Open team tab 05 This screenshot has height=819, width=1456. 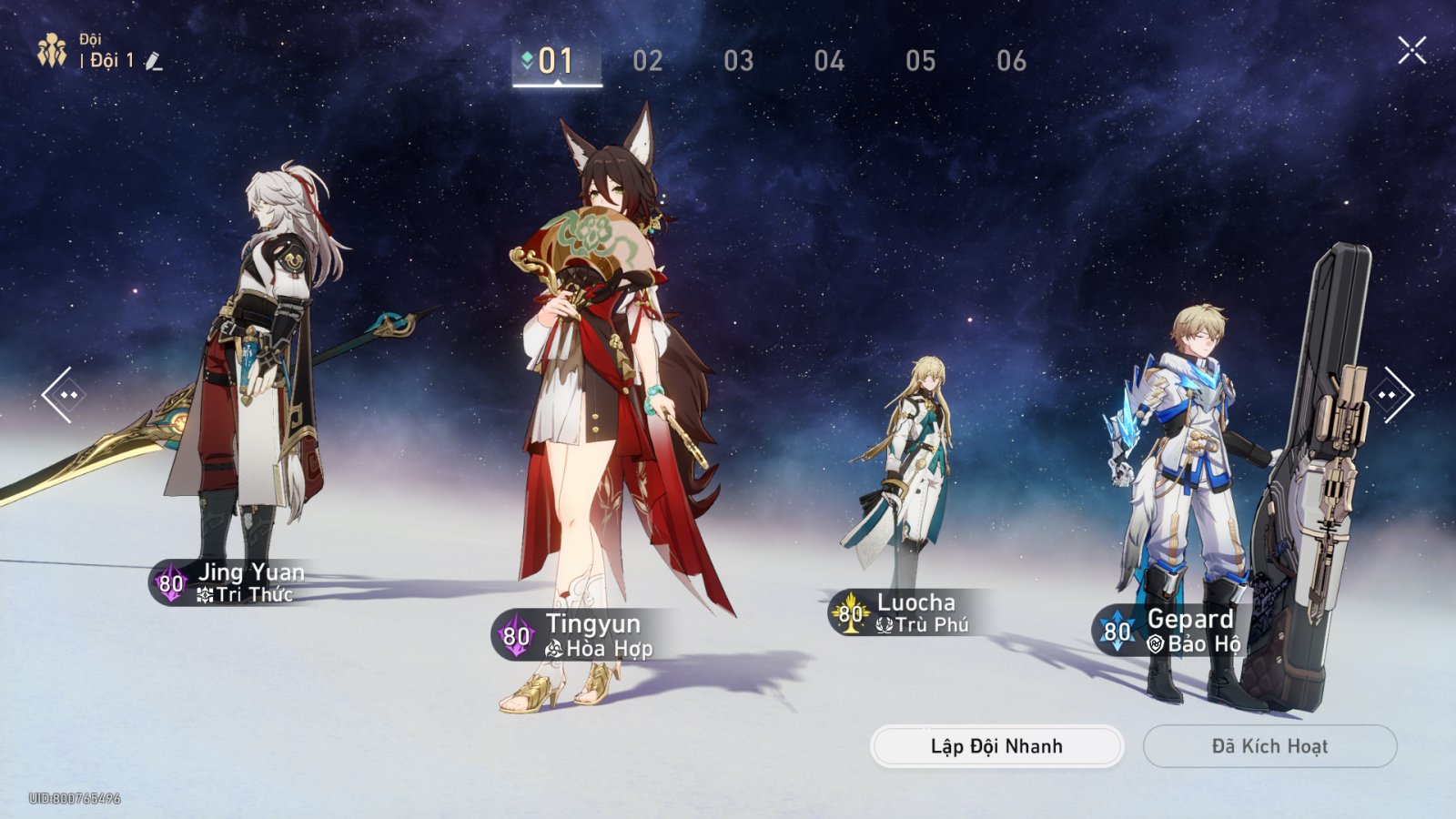pos(920,61)
